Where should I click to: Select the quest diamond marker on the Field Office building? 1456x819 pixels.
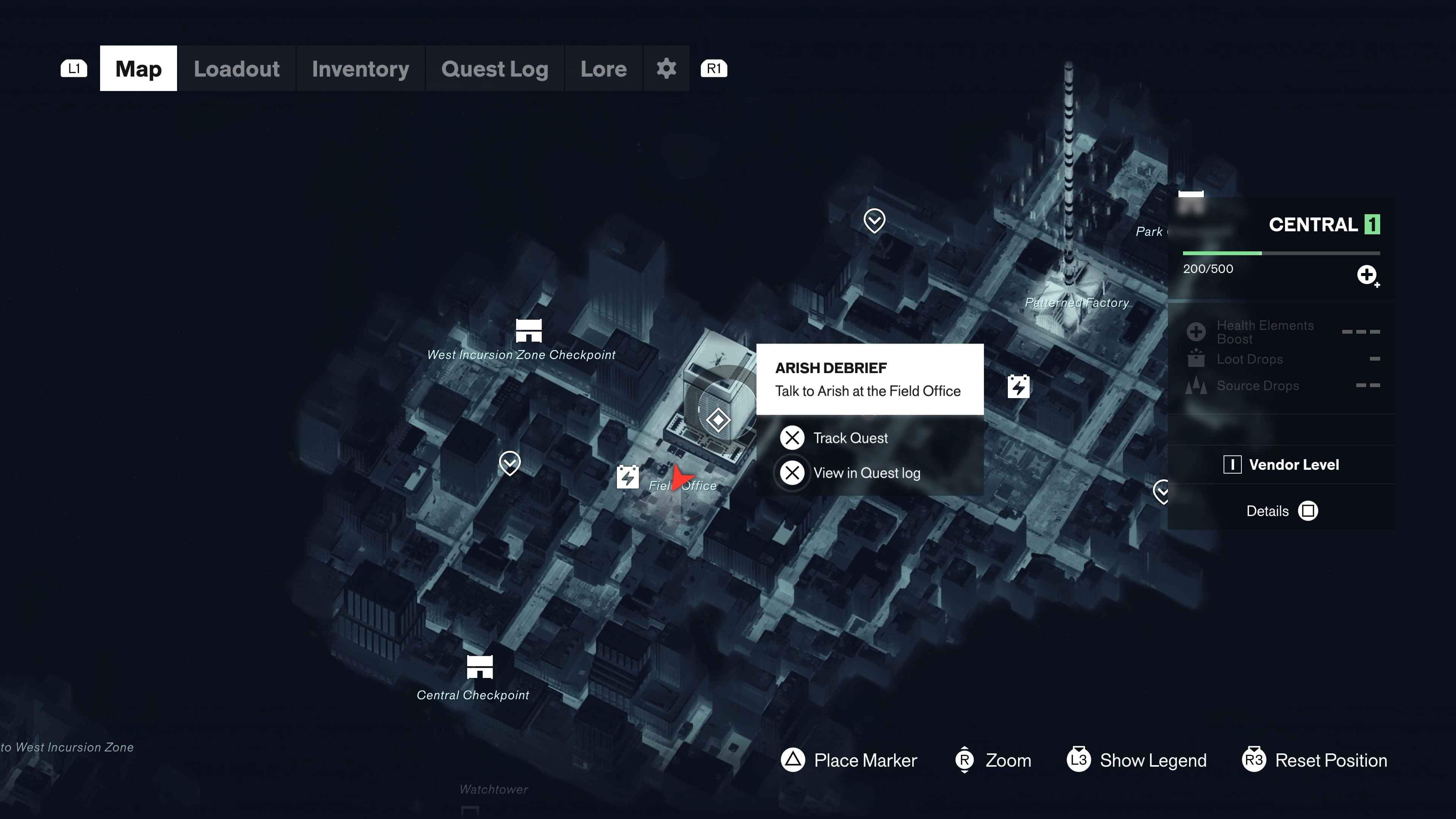point(717,419)
